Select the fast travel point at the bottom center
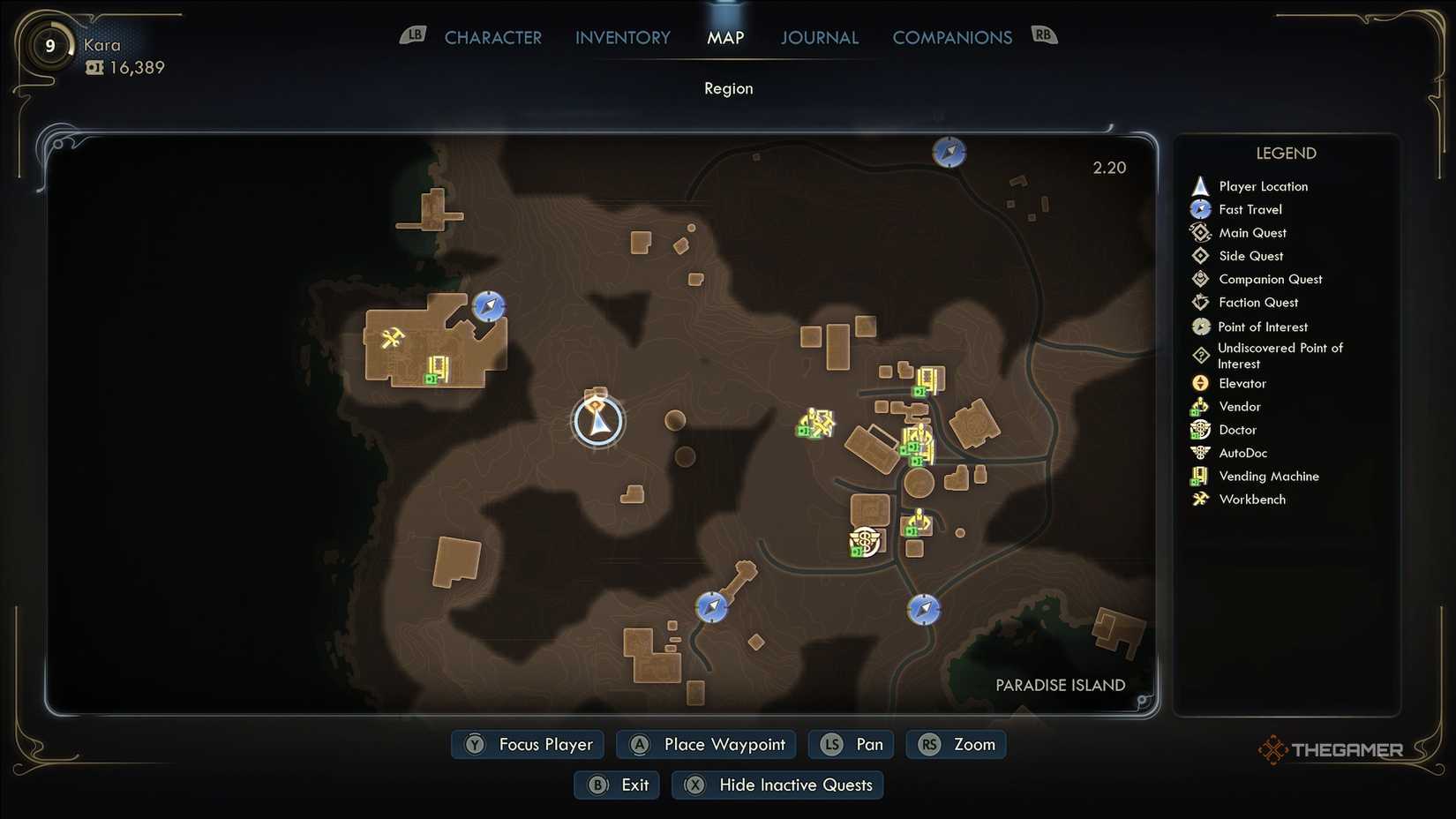The width and height of the screenshot is (1456, 819). pyautogui.click(x=712, y=607)
